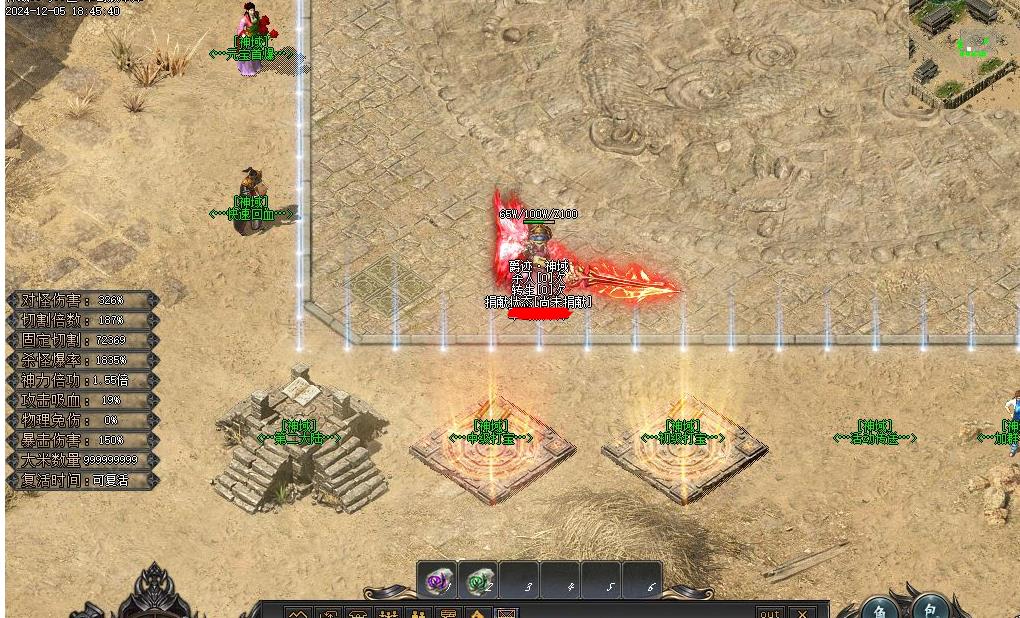Click the X button on the bottom bar
The width and height of the screenshot is (1020, 618).
pyautogui.click(x=802, y=612)
